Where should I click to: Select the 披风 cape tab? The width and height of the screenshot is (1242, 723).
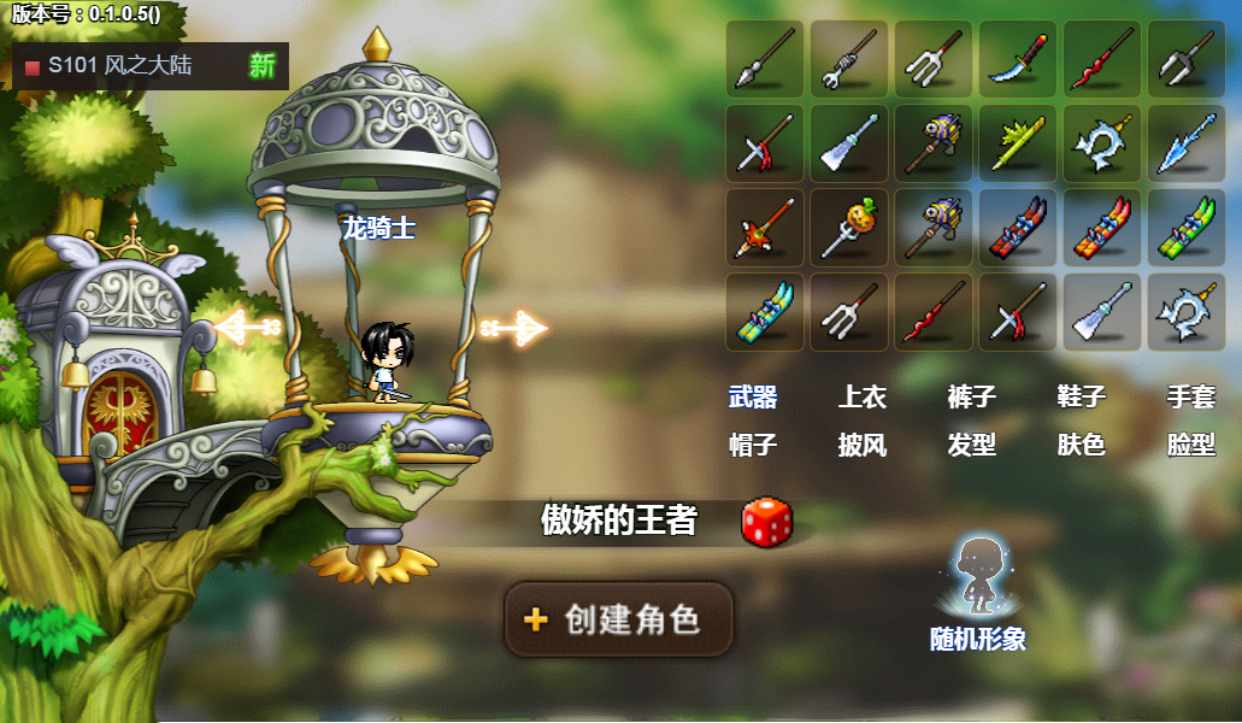coord(862,444)
